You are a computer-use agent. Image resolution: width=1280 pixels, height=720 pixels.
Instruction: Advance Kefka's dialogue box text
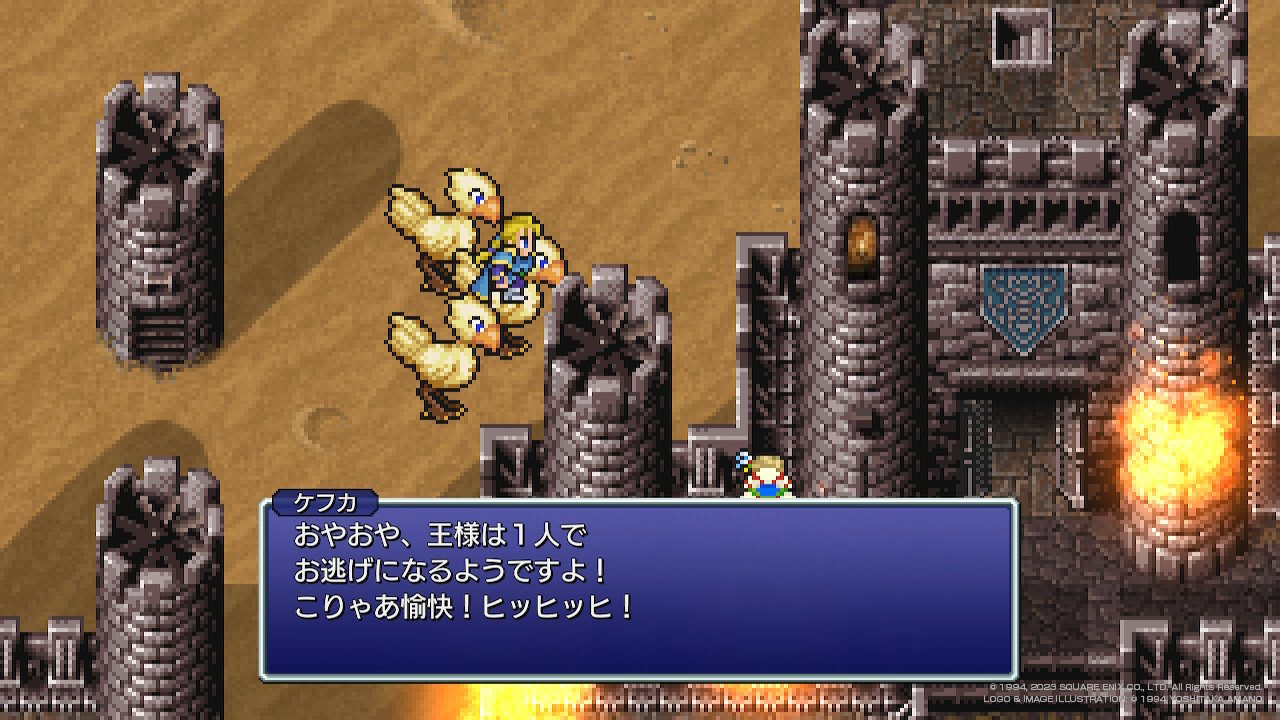639,590
